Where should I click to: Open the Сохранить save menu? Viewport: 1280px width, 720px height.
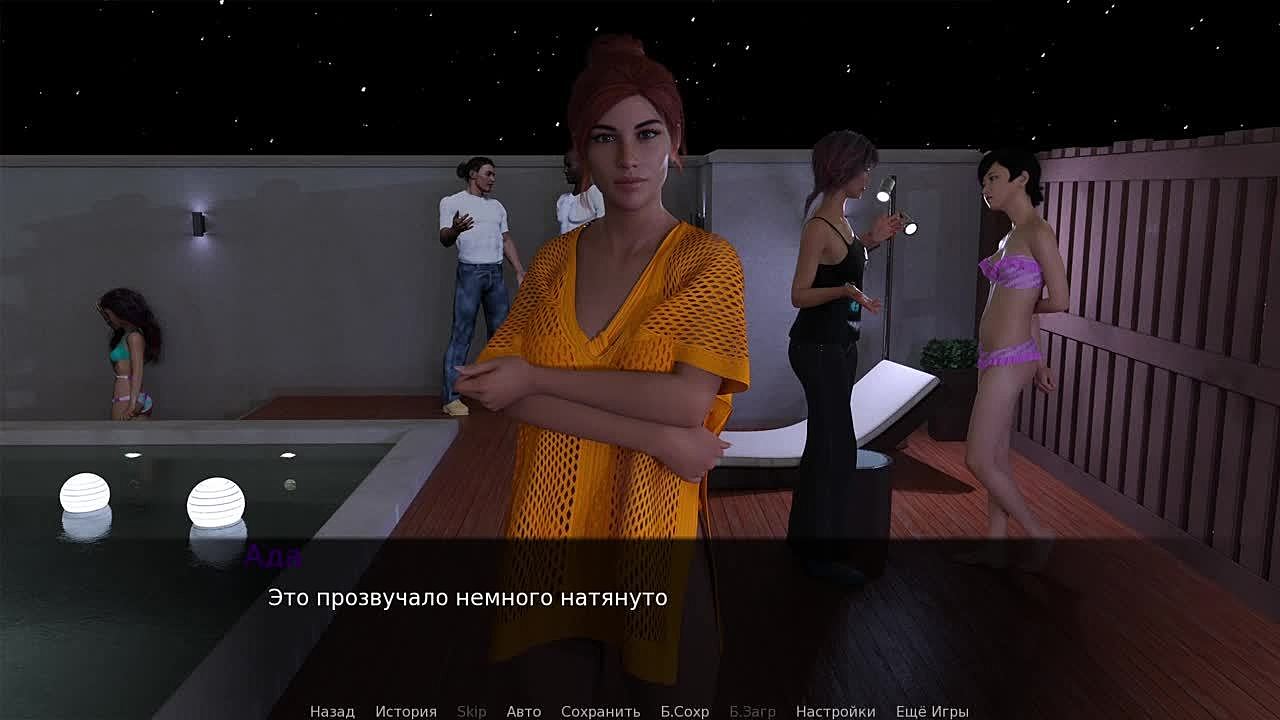point(600,711)
